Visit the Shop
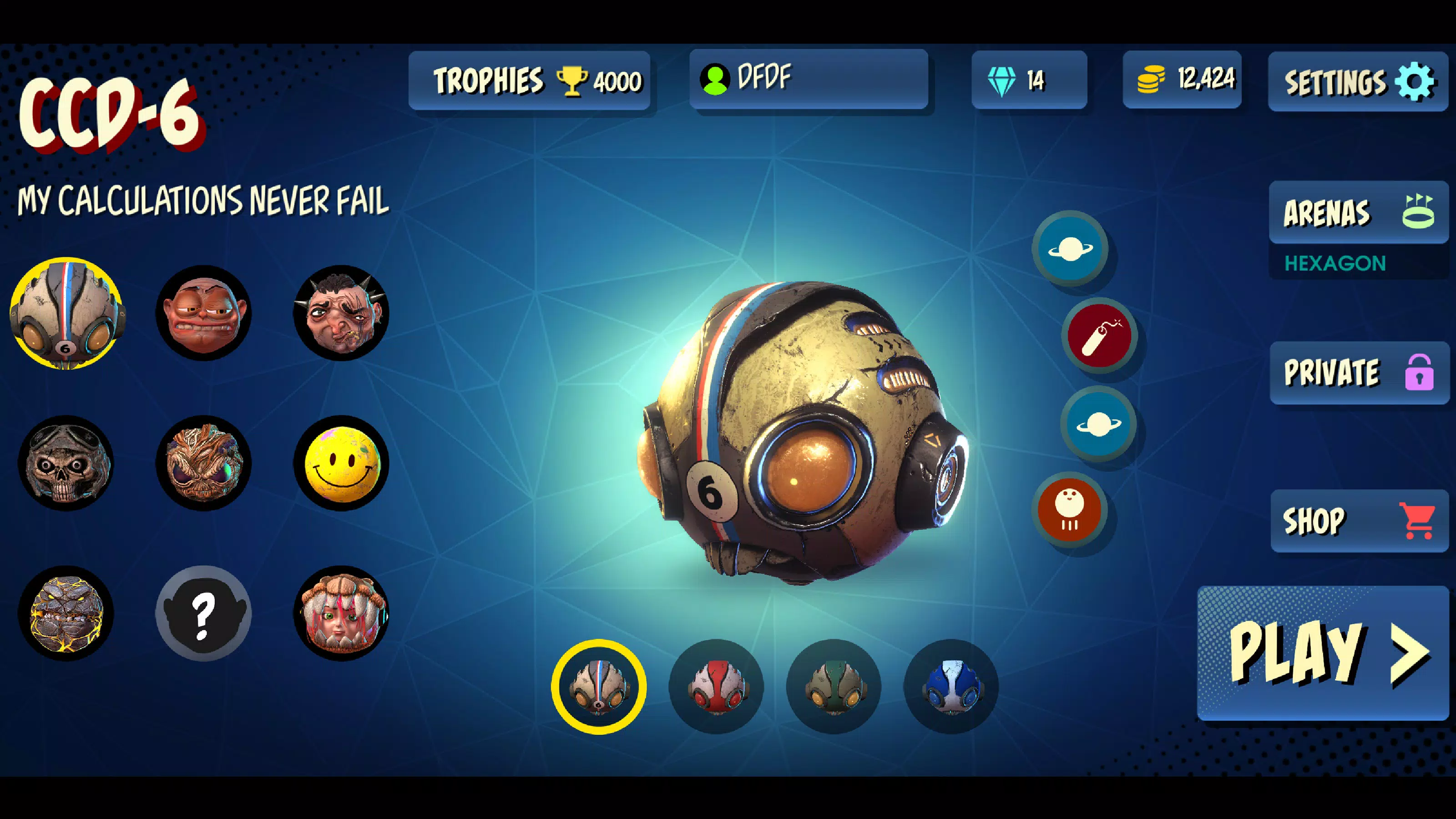1456x819 pixels. 1359,521
